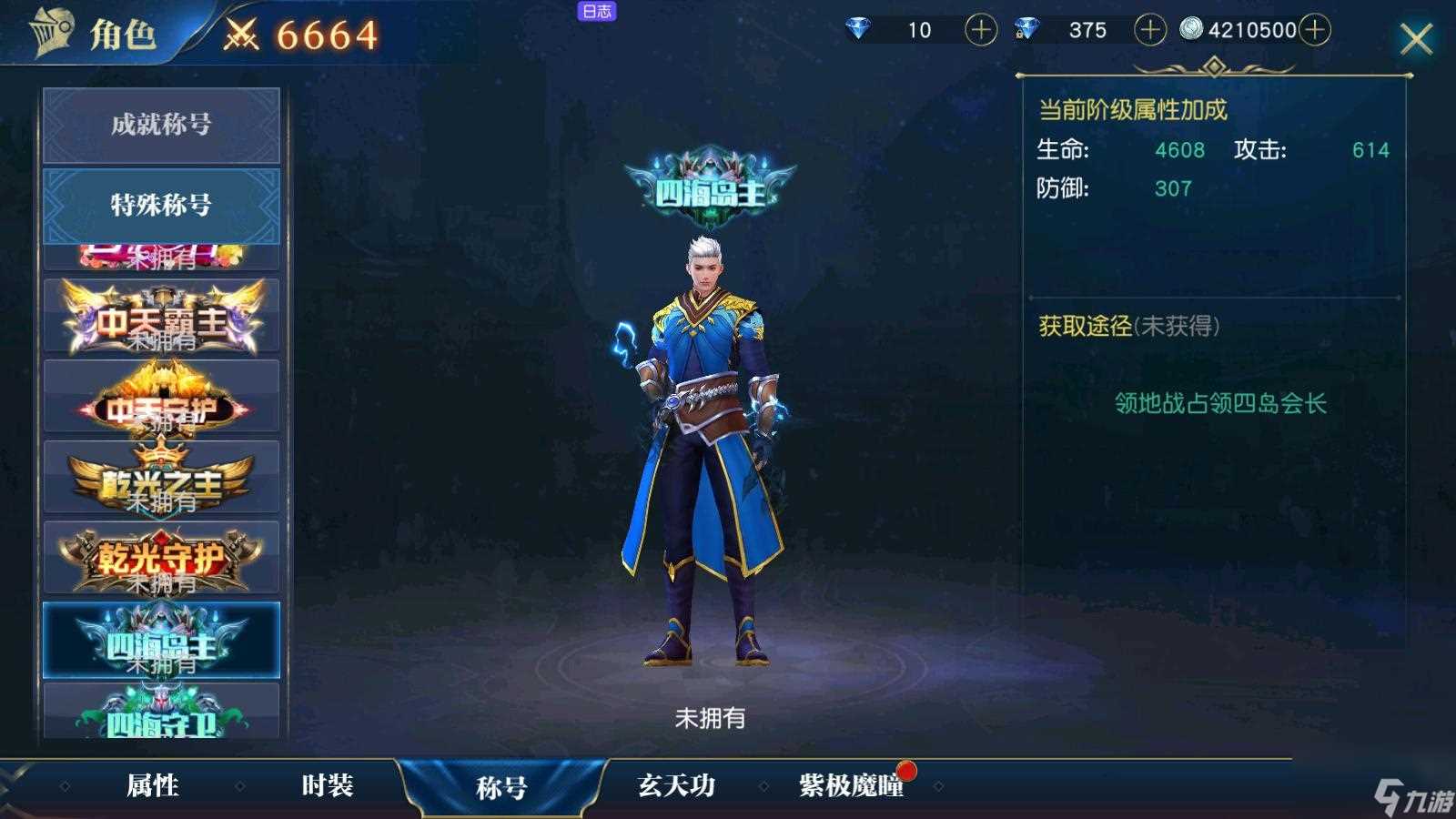Viewport: 1456px width, 819px height.
Task: Switch to the 成就称号 category
Action: point(160,126)
